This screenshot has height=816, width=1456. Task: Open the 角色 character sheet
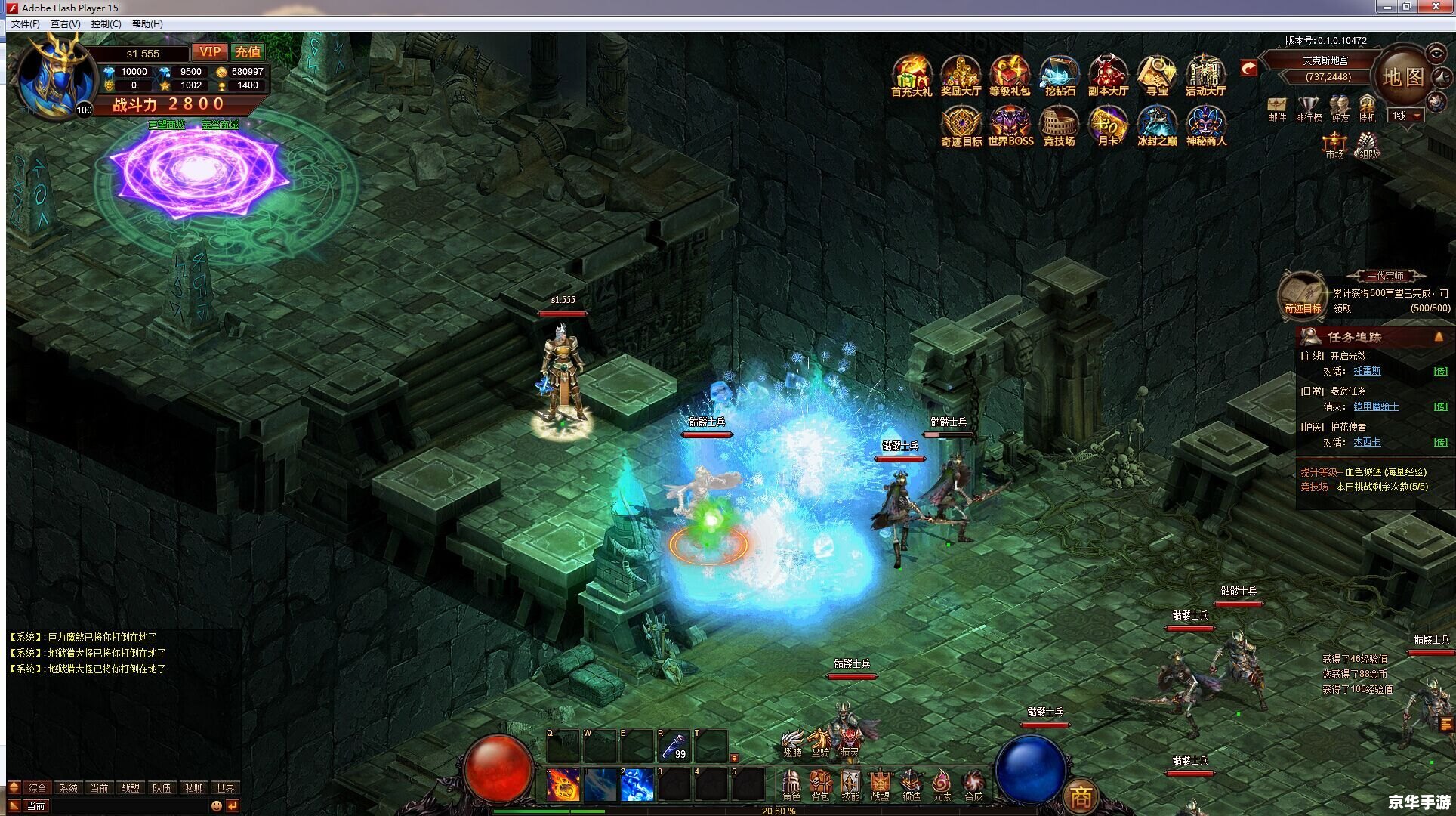point(791,785)
